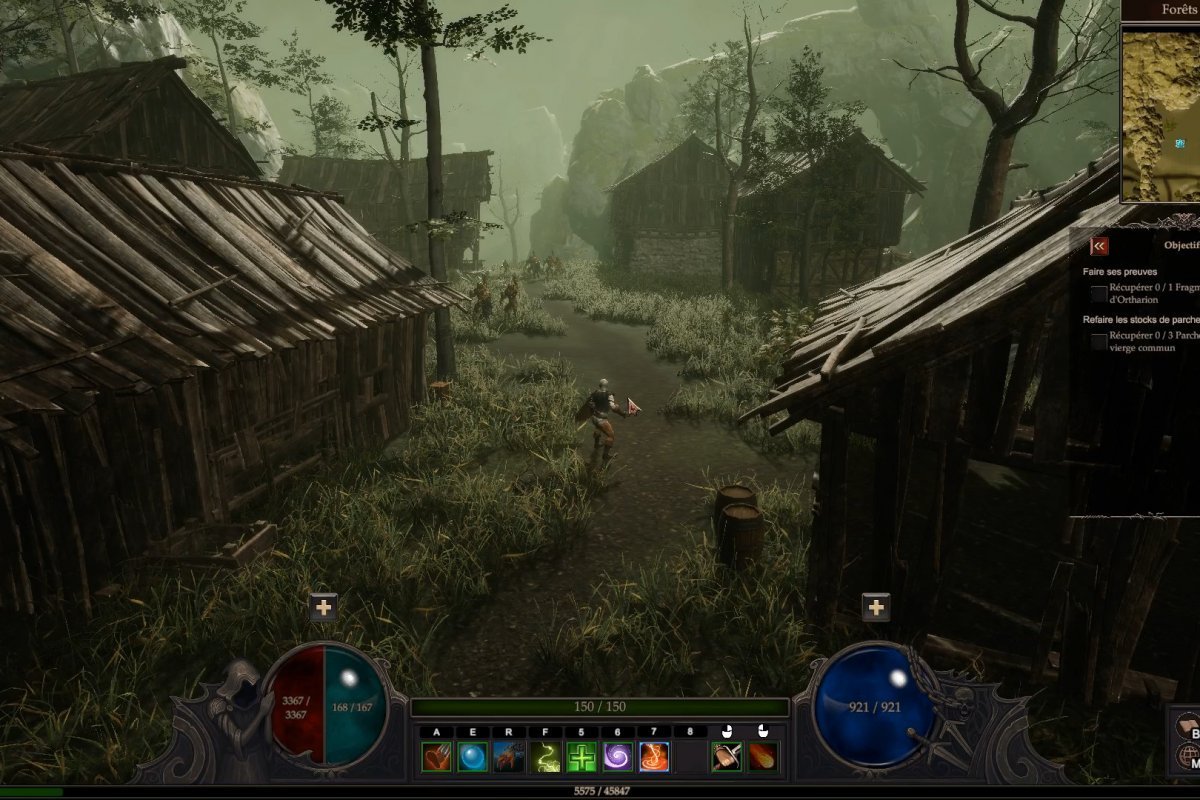1200x800 pixels.
Task: Click the plus button above the mana orb
Action: 876,607
